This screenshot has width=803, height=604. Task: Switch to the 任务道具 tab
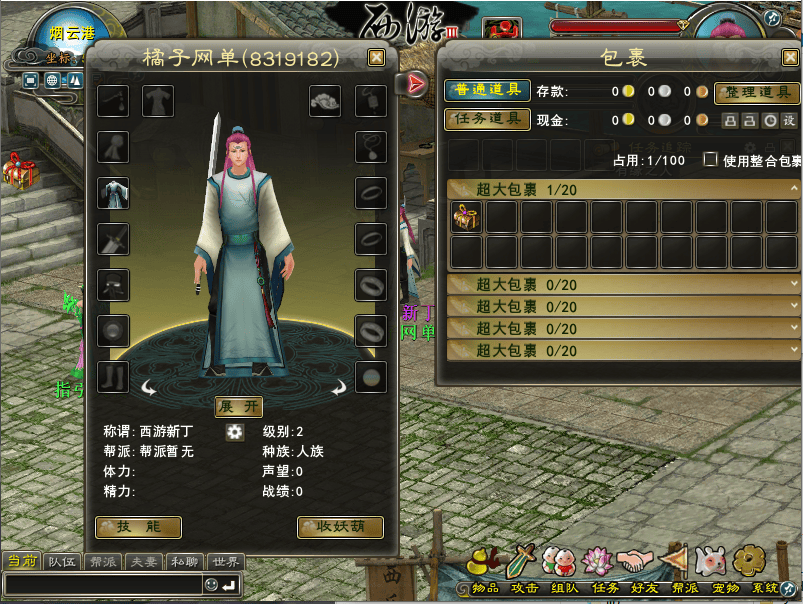(487, 119)
